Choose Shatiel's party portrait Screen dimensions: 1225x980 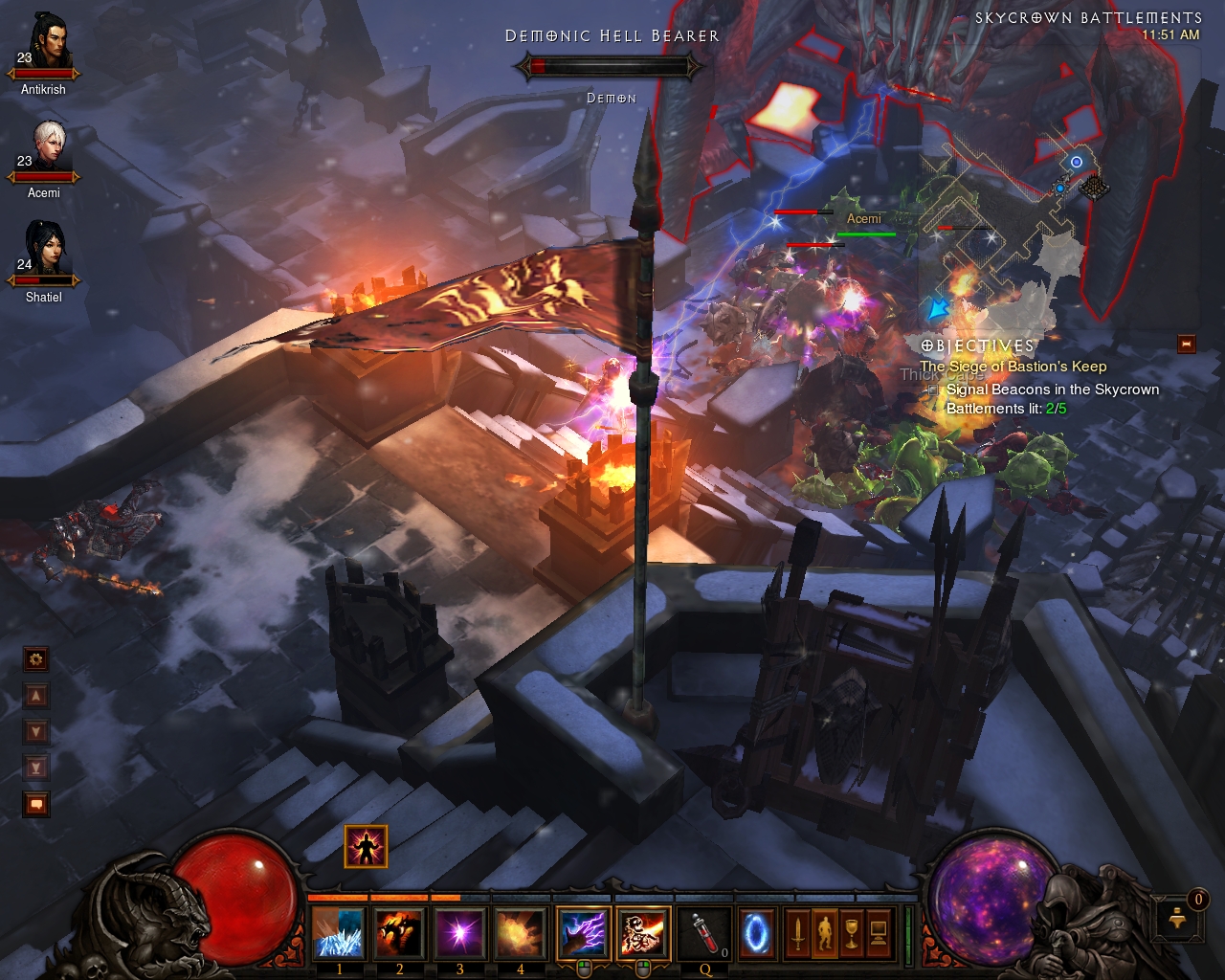click(x=44, y=252)
